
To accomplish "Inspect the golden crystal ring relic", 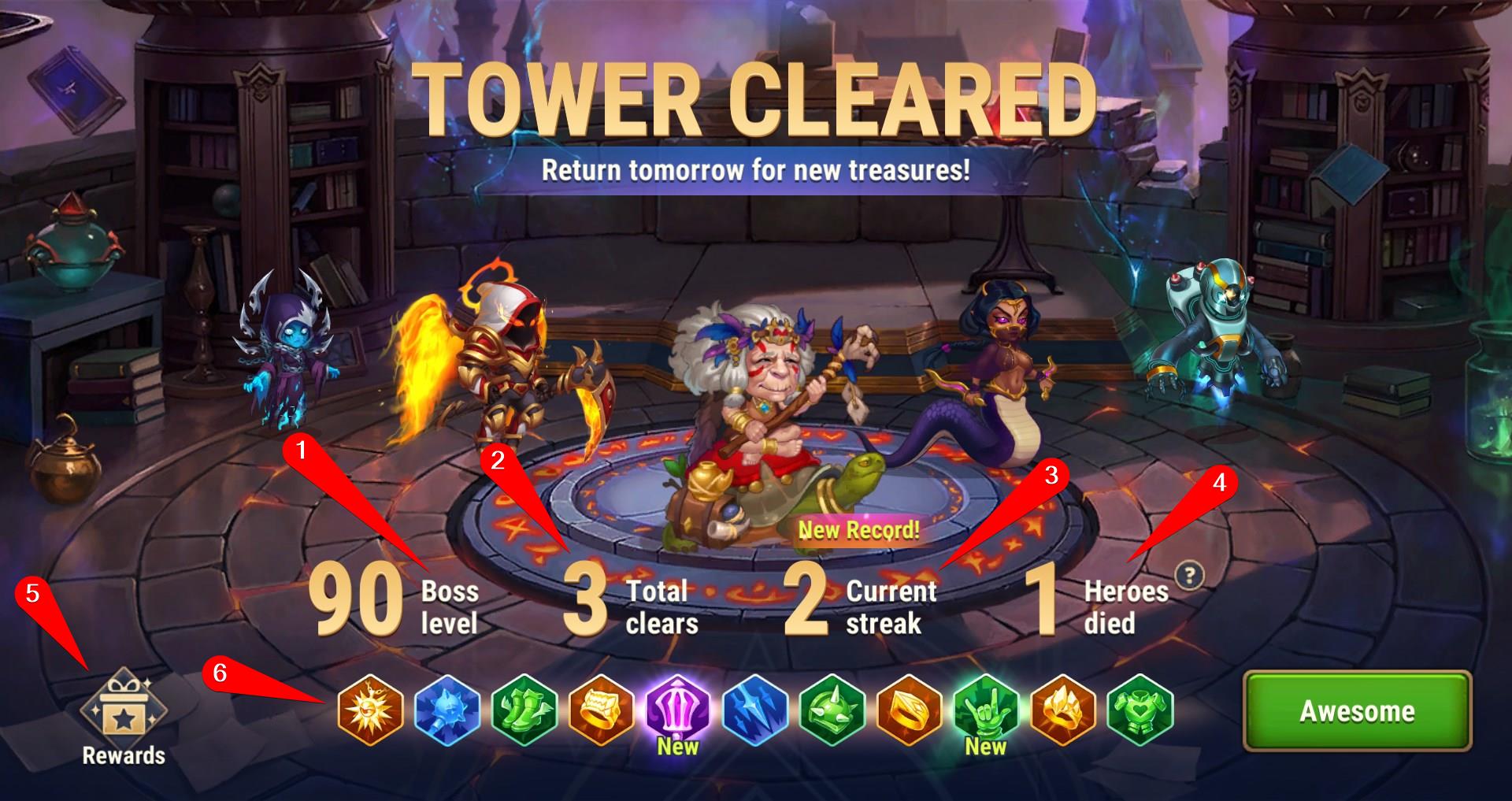I will [x=1063, y=710].
